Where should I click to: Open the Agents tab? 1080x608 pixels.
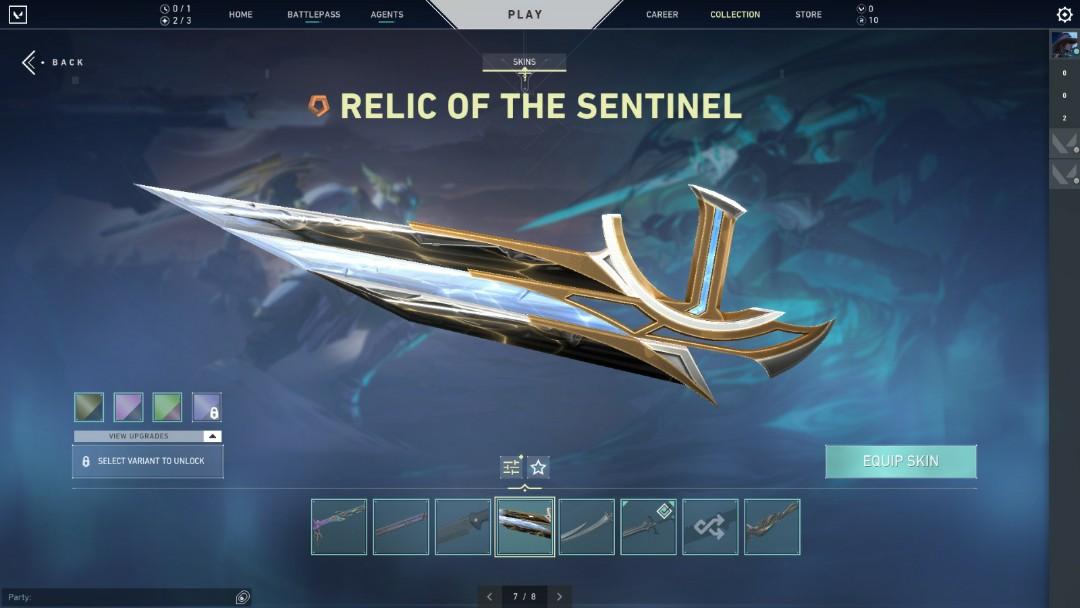(387, 15)
